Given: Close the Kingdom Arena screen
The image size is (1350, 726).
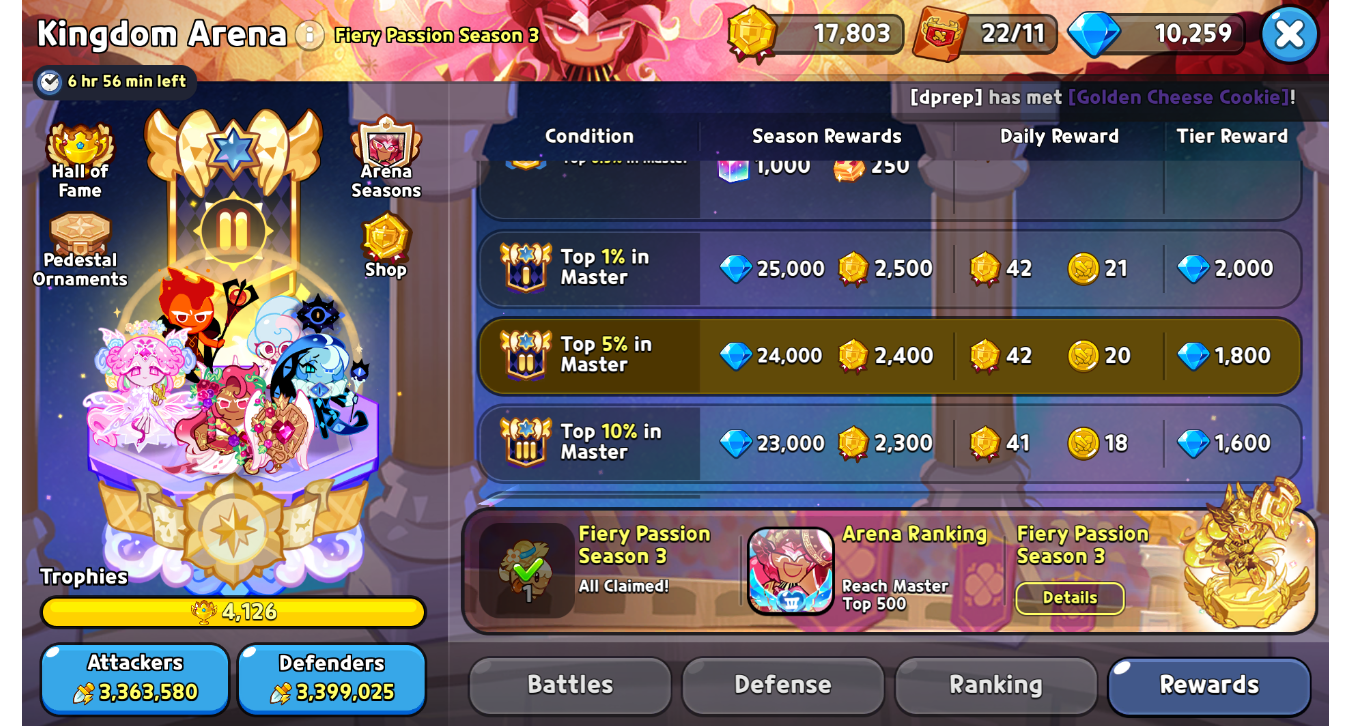Looking at the screenshot, I should click(1288, 34).
